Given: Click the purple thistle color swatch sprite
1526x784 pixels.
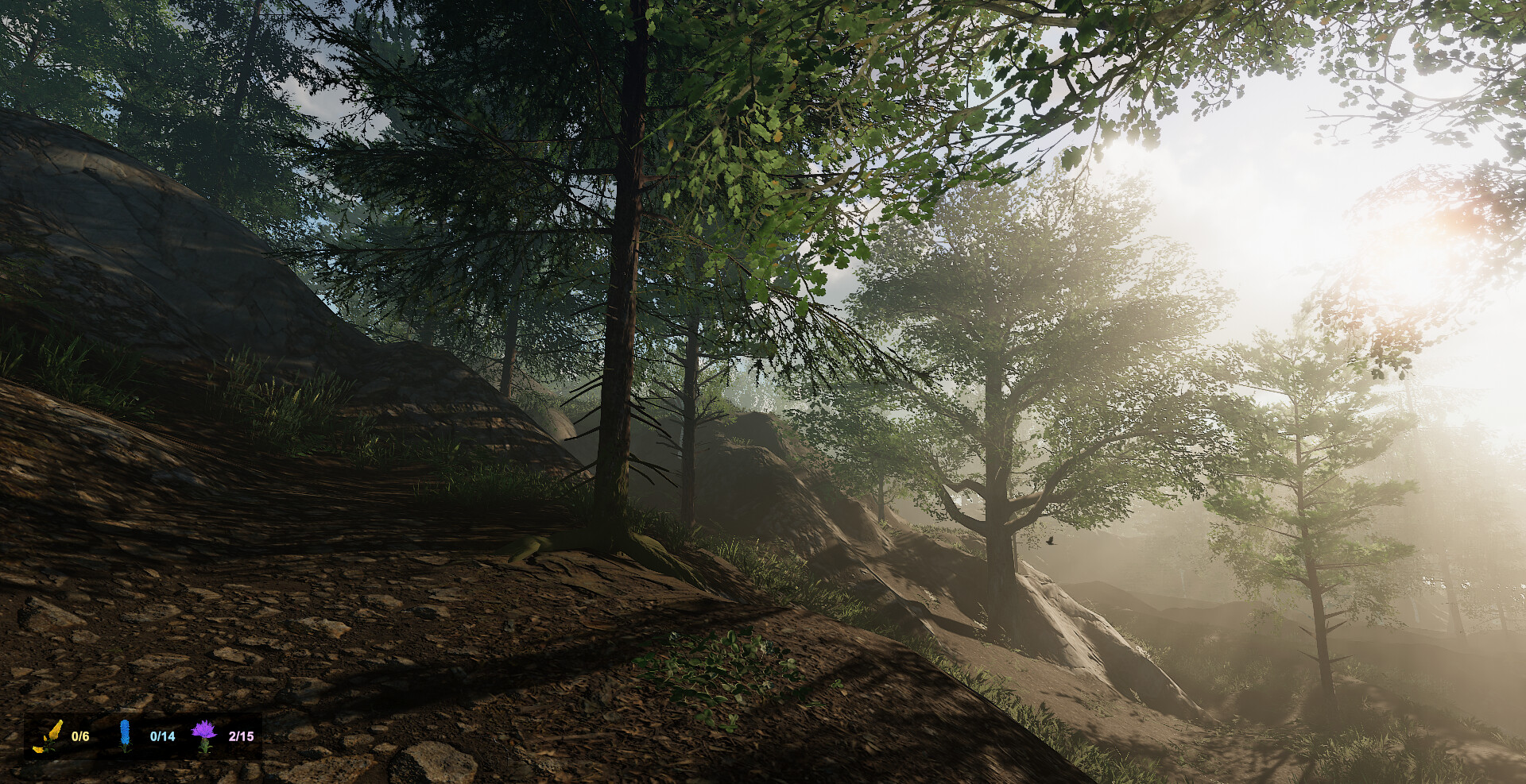Looking at the screenshot, I should click(x=204, y=735).
